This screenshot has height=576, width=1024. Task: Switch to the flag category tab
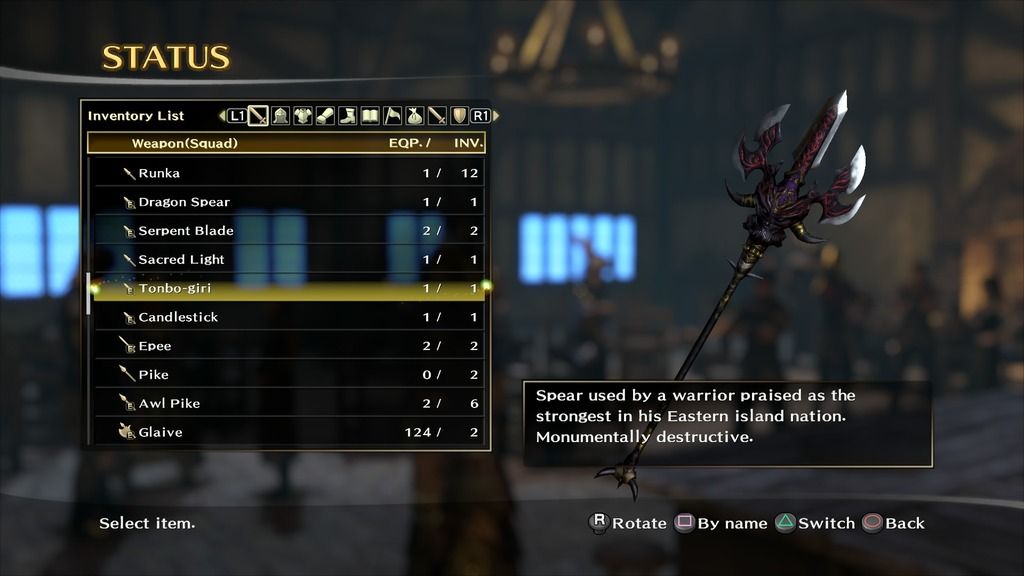point(392,116)
